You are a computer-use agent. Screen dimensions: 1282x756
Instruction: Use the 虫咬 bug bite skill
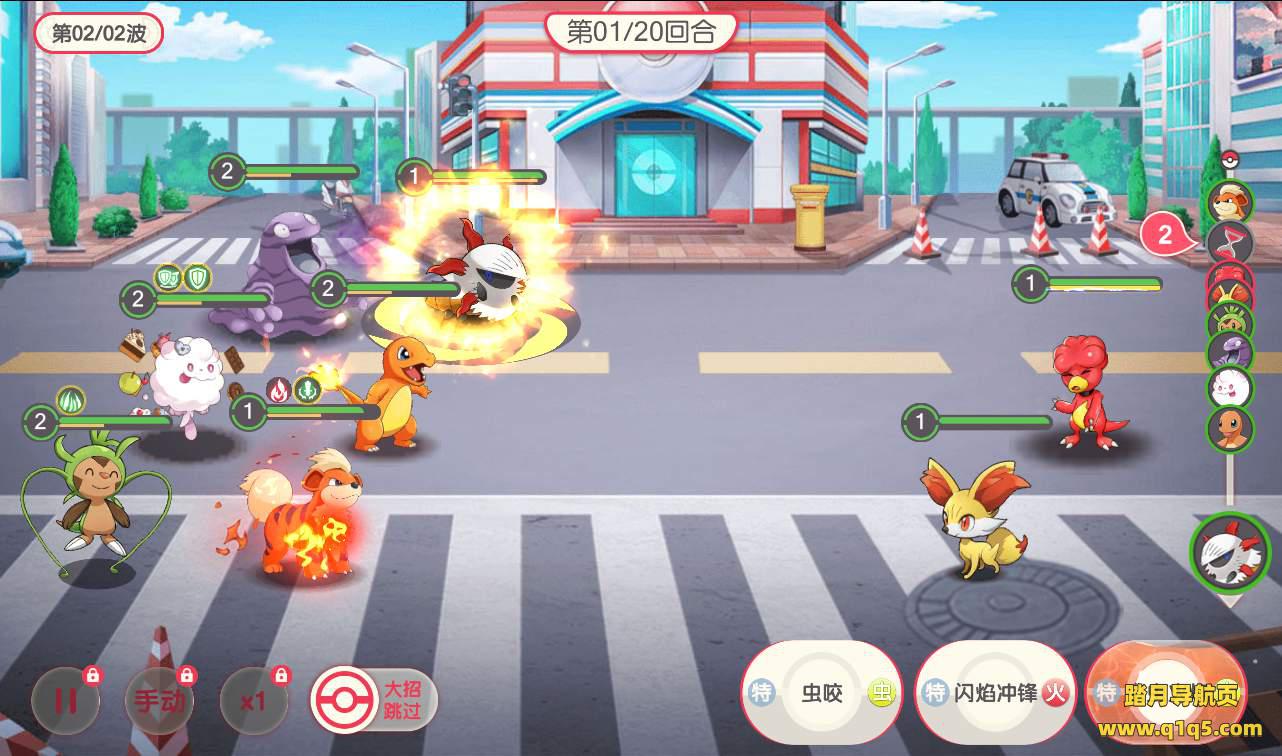(822, 693)
